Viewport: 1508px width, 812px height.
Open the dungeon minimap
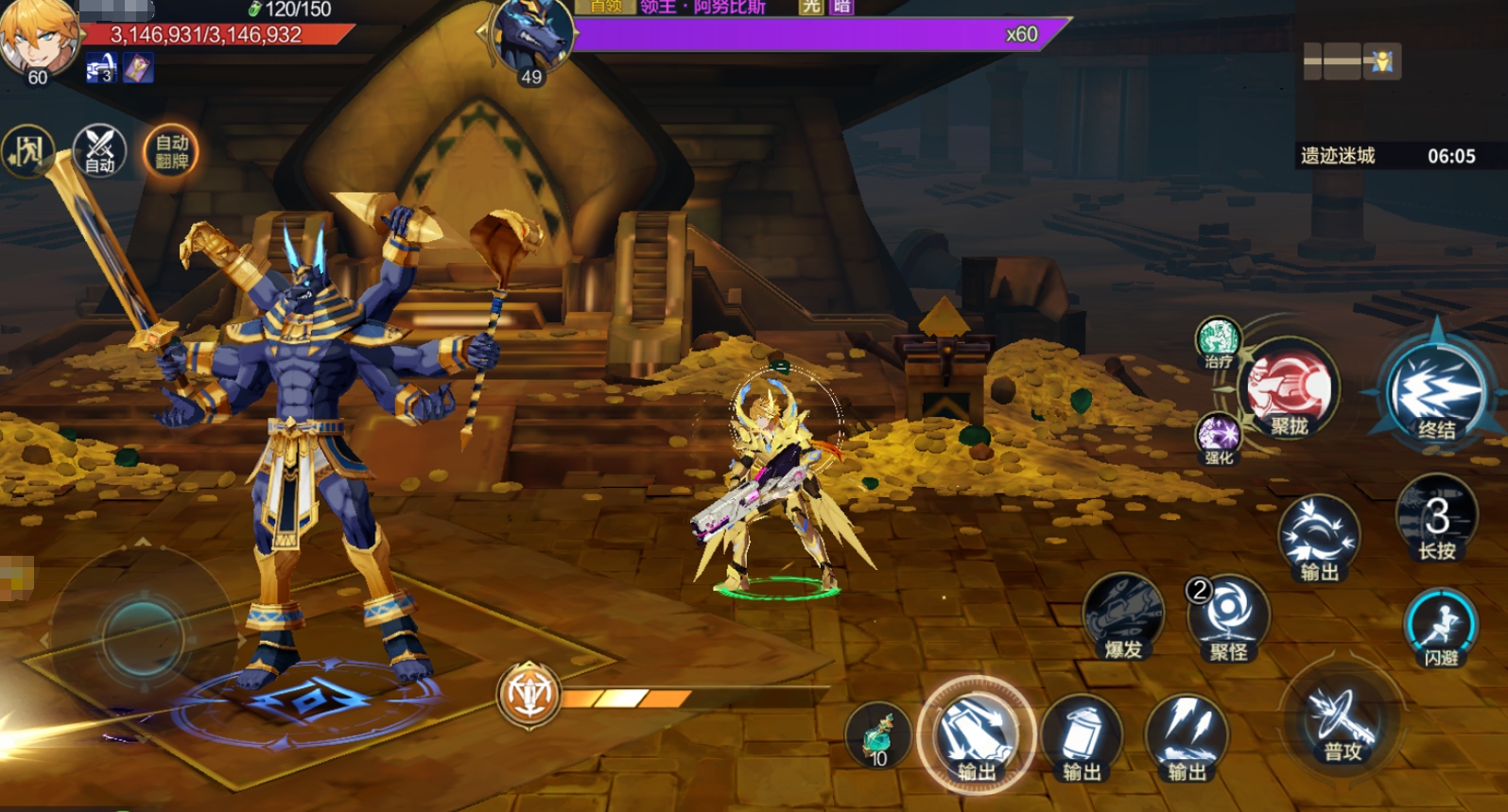[1352, 62]
